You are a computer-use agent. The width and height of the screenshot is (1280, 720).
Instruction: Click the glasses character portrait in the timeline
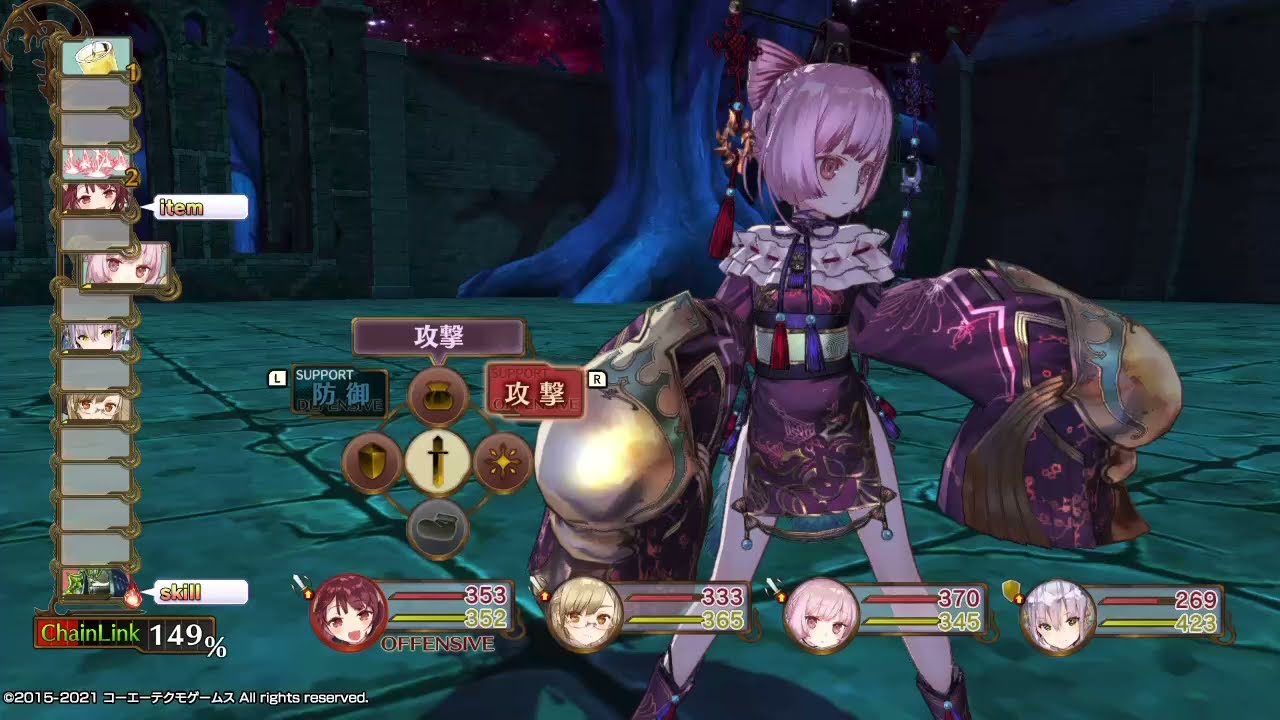click(x=94, y=407)
